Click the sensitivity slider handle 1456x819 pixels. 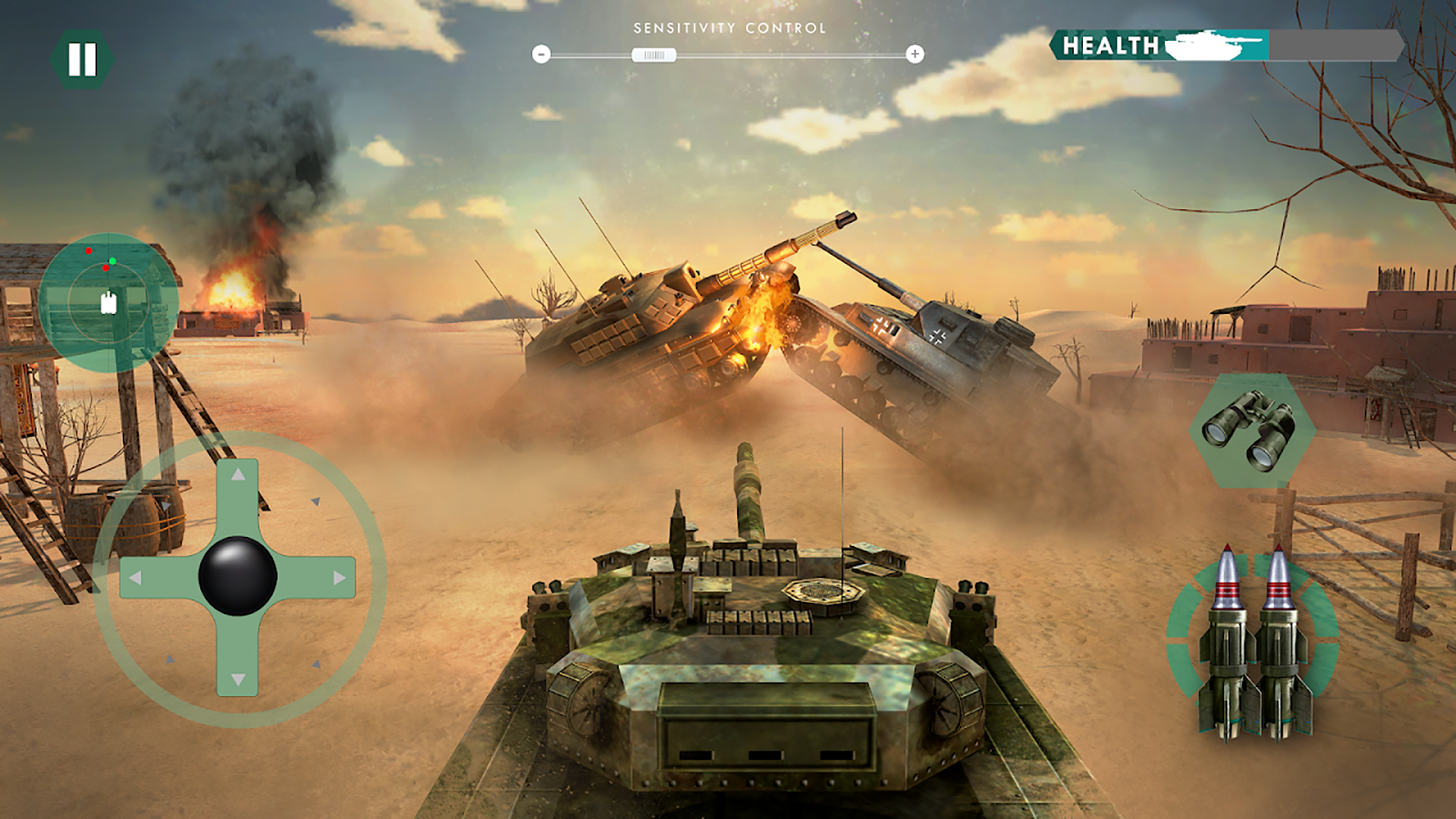[x=654, y=55]
